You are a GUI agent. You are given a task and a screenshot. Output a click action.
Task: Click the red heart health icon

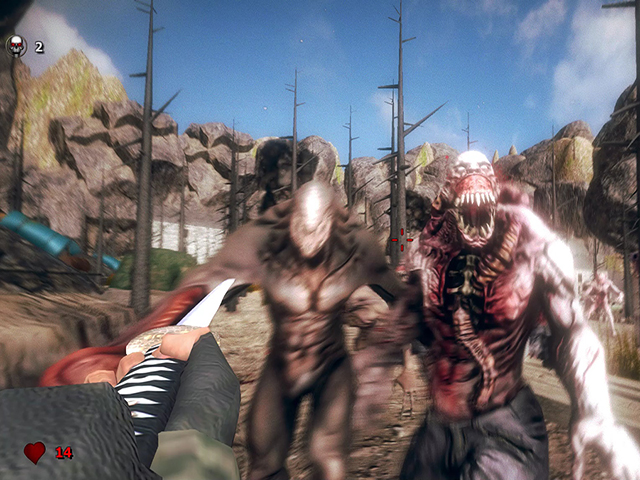click(35, 453)
